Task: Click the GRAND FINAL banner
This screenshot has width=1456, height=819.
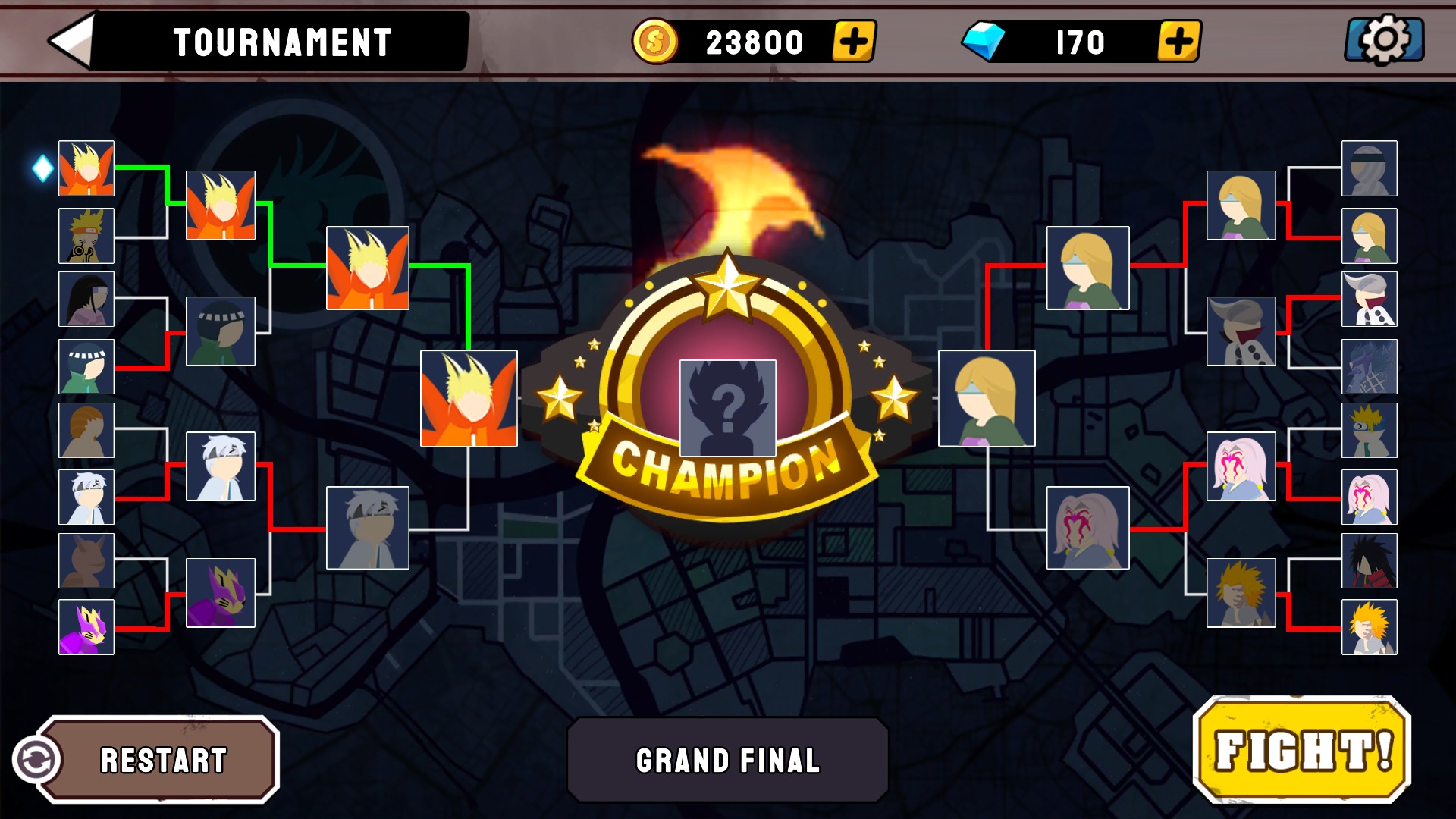Action: (728, 757)
